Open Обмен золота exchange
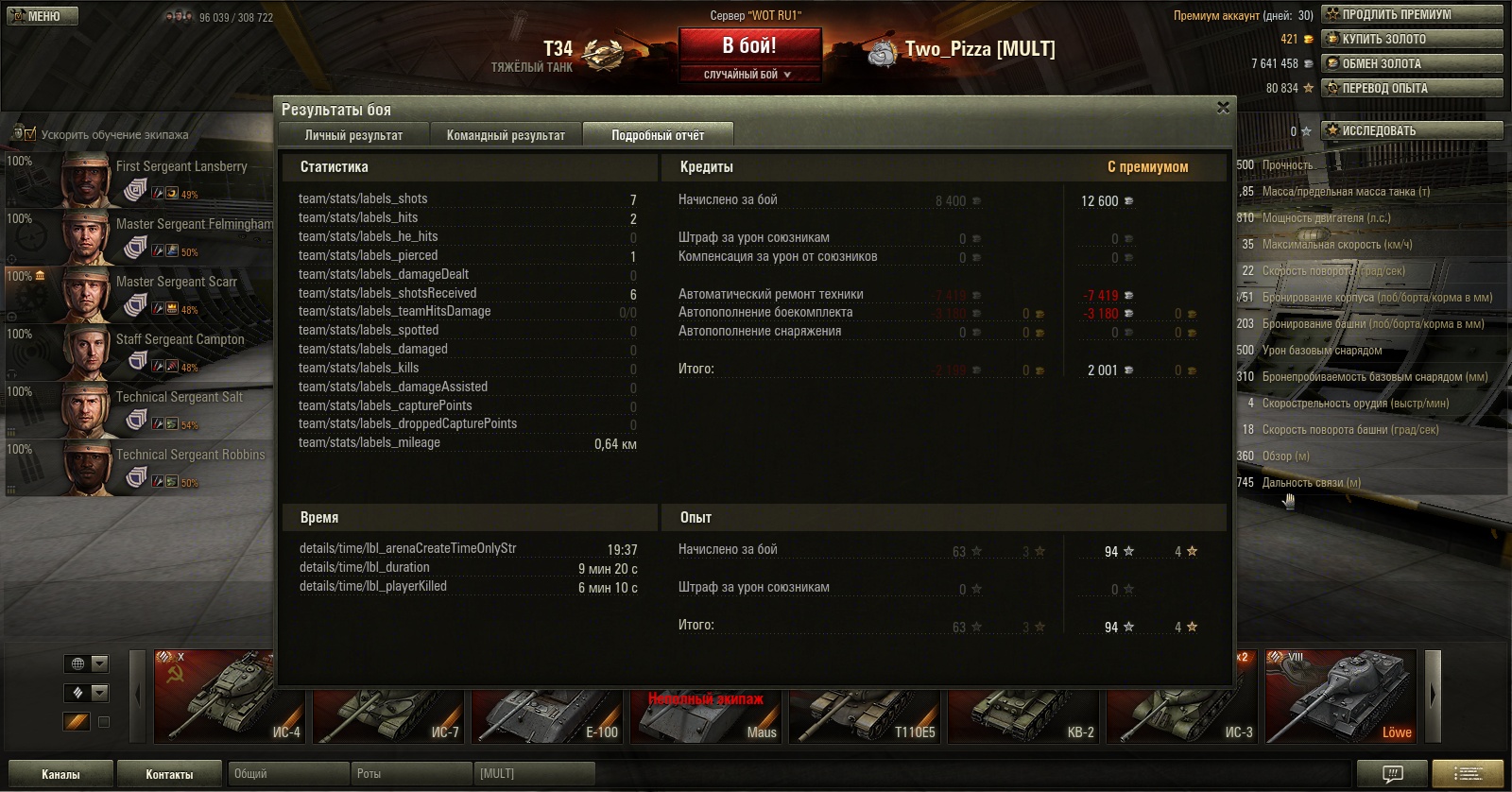This screenshot has width=1512, height=792. coord(1412,63)
